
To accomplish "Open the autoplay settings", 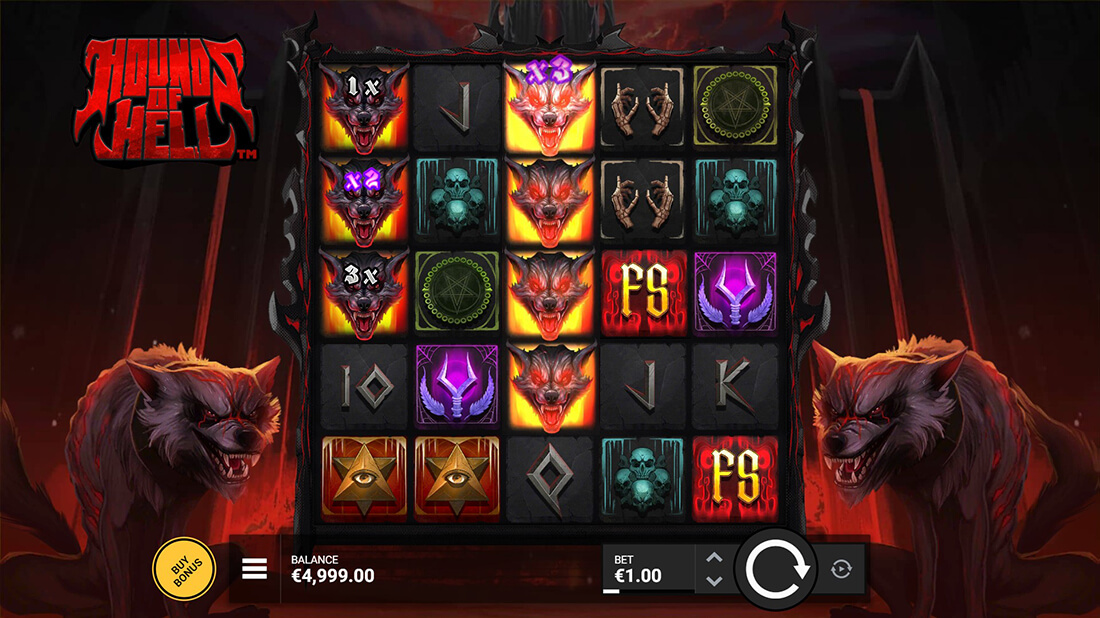I will (x=840, y=569).
